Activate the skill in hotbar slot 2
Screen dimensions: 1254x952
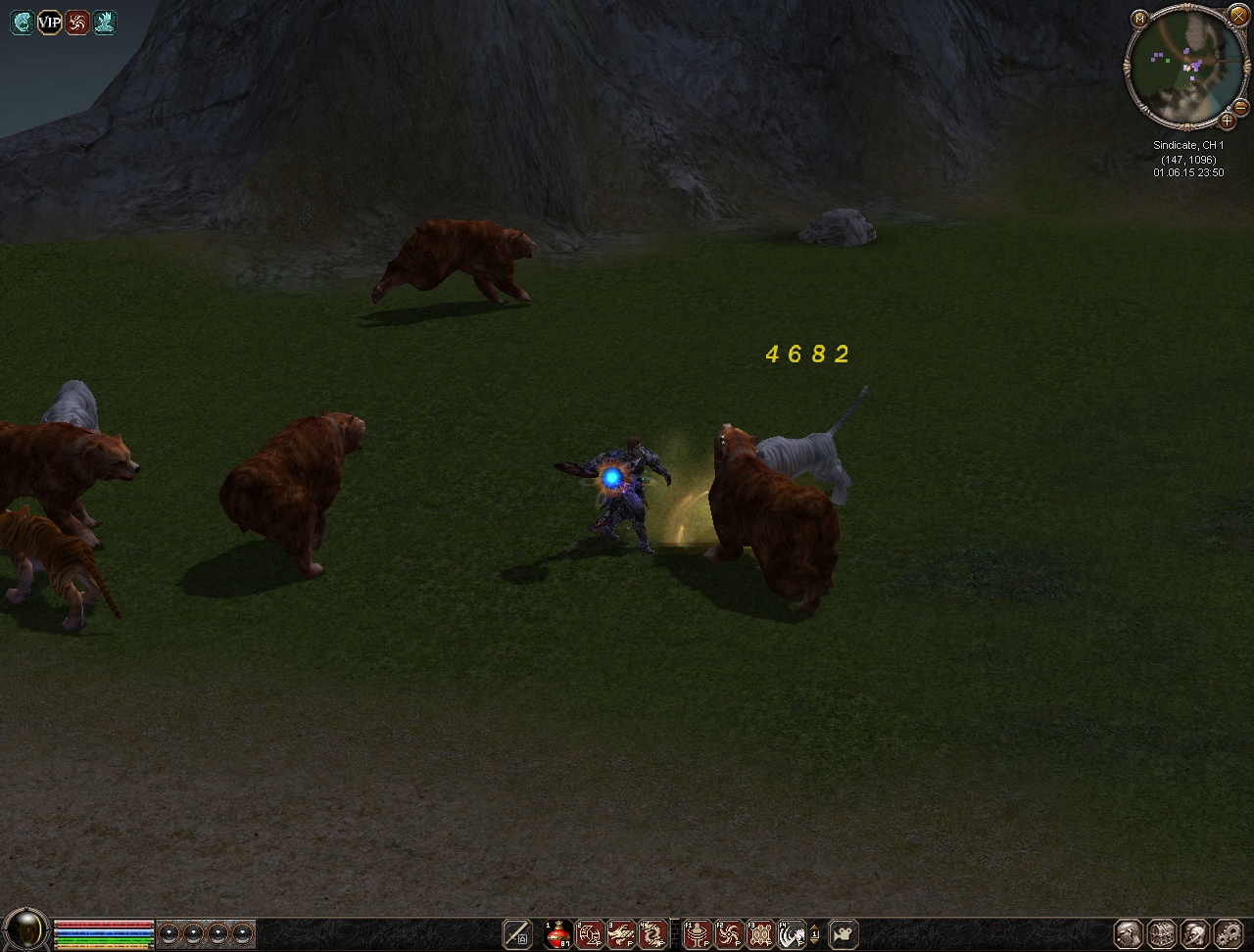click(590, 935)
